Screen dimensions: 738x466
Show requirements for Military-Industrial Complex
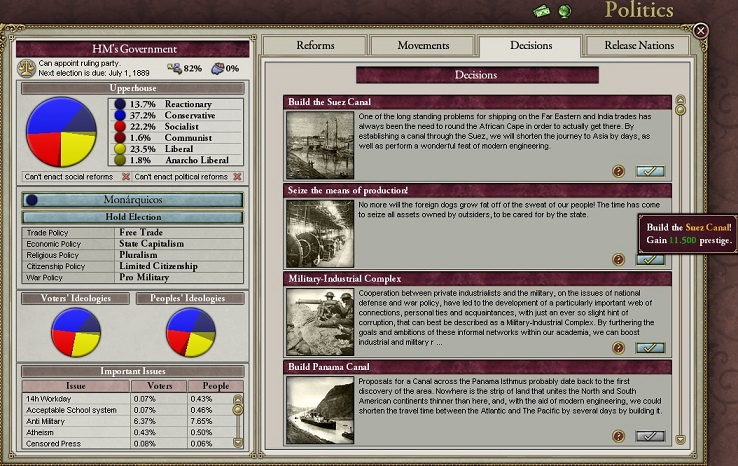coord(620,348)
